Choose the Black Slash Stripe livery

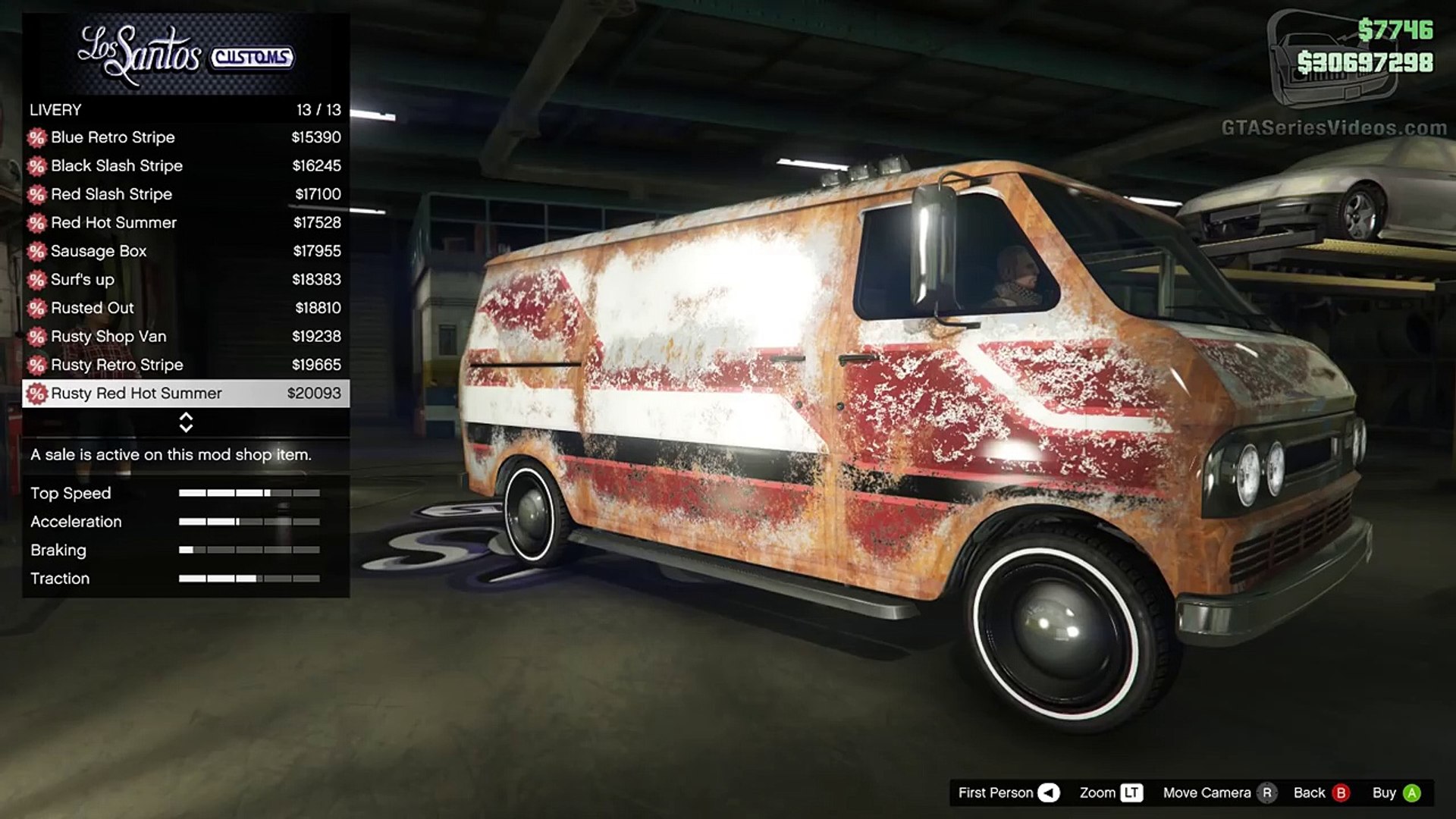point(186,165)
